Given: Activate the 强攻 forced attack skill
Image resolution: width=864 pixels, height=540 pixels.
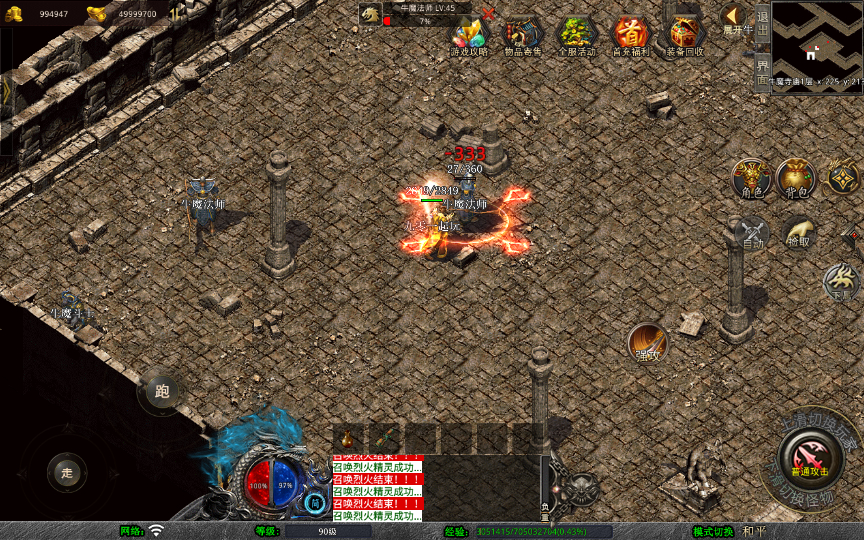Looking at the screenshot, I should click(x=648, y=343).
